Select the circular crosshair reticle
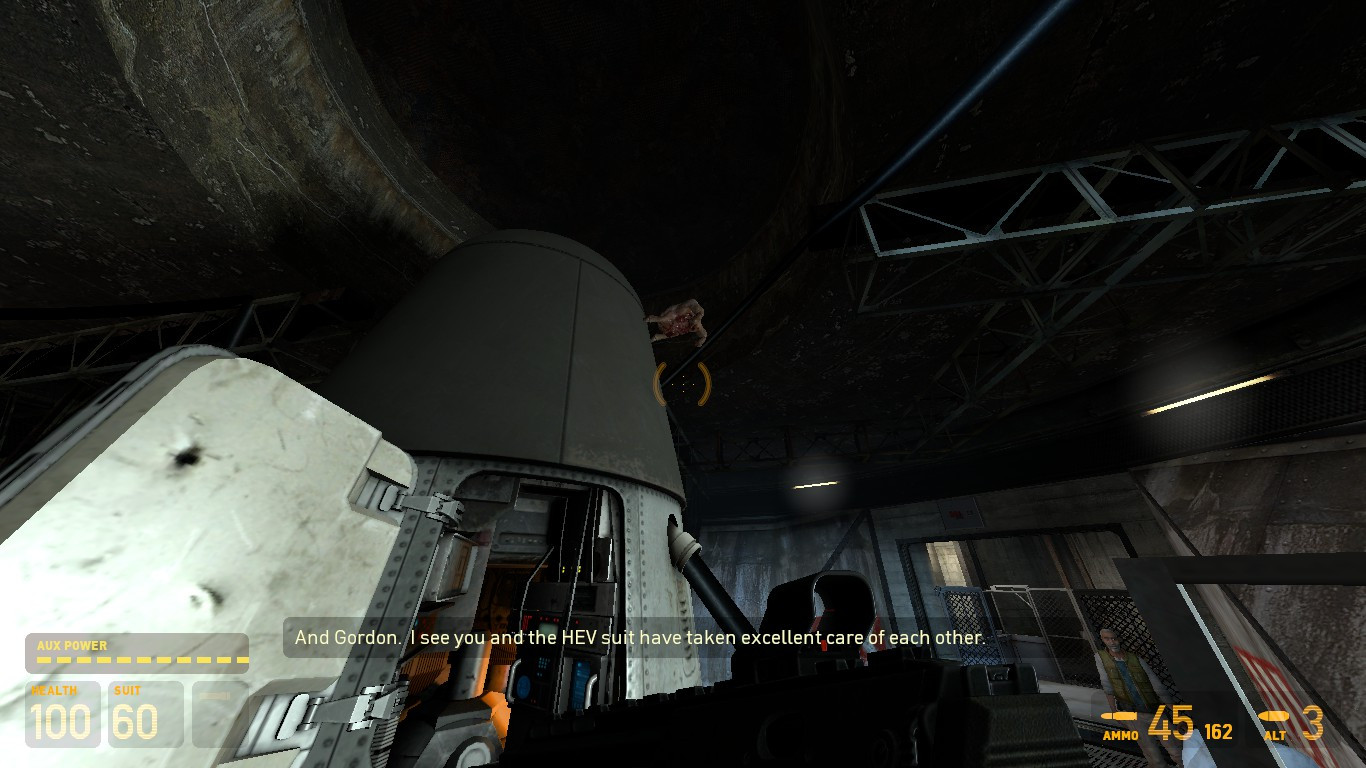 pyautogui.click(x=683, y=384)
